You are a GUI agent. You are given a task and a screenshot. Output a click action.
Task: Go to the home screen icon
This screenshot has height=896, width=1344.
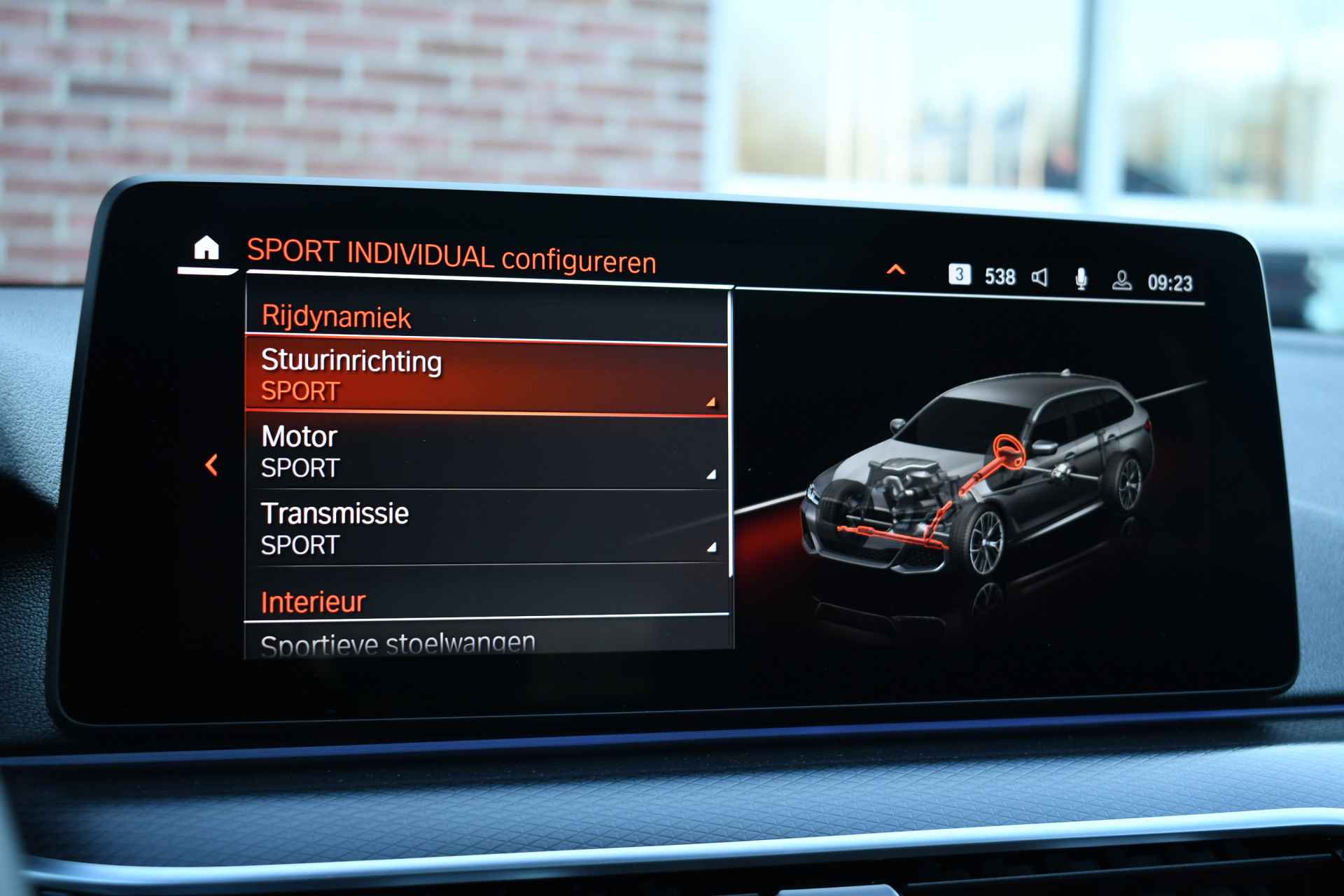[206, 248]
